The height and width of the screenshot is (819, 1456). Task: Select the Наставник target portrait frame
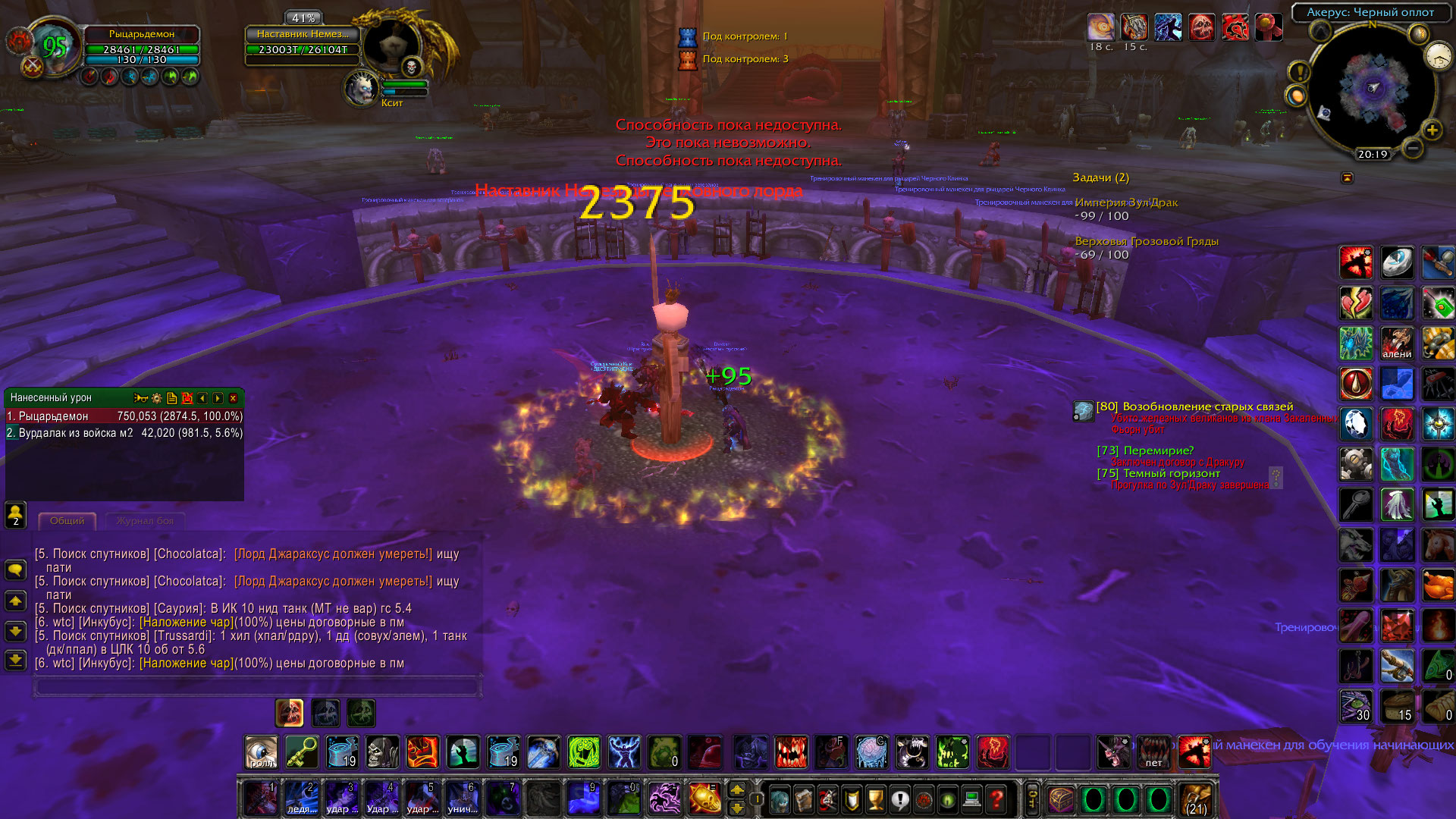tap(392, 45)
